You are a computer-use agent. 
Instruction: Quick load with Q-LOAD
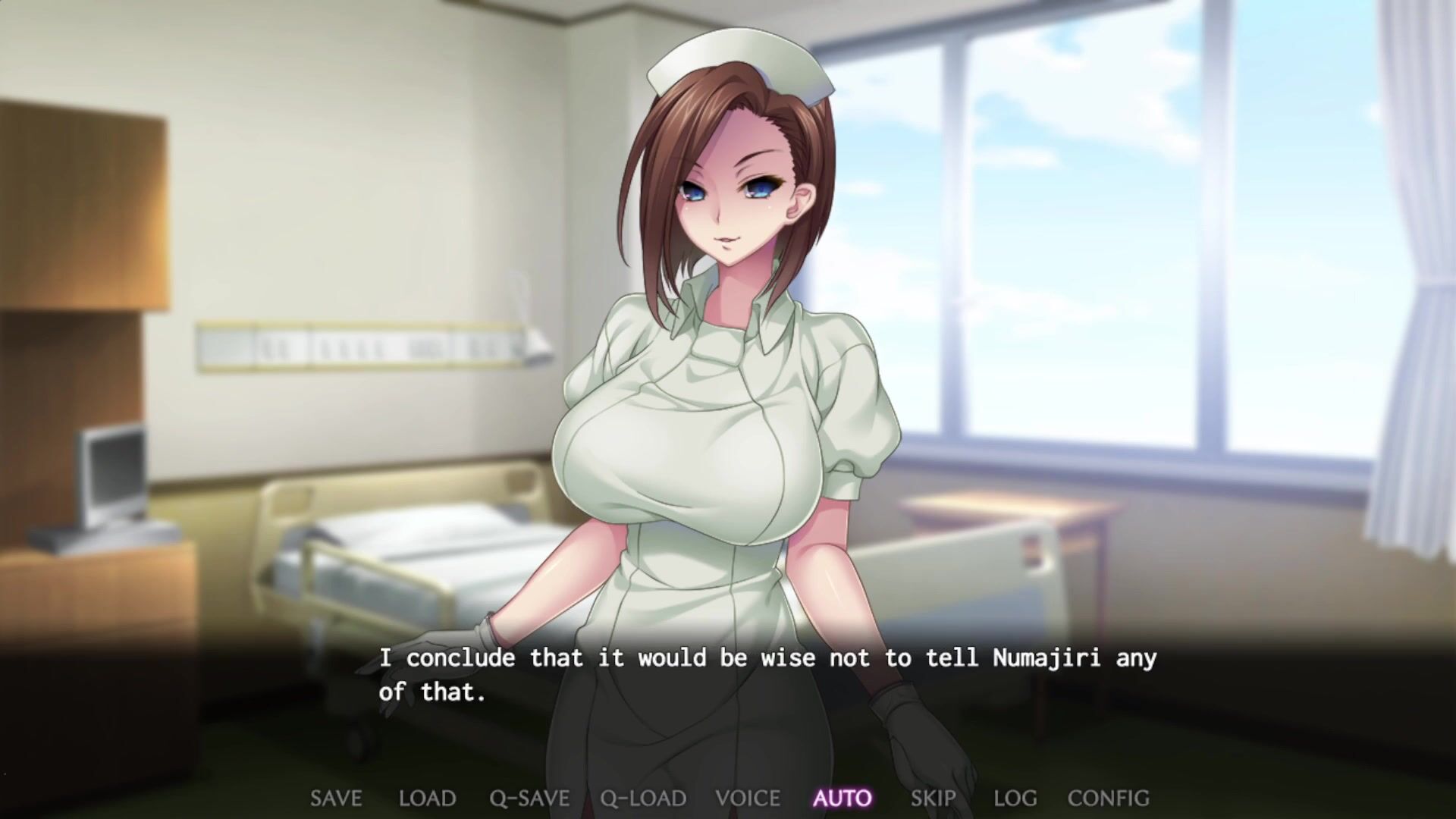pos(643,798)
